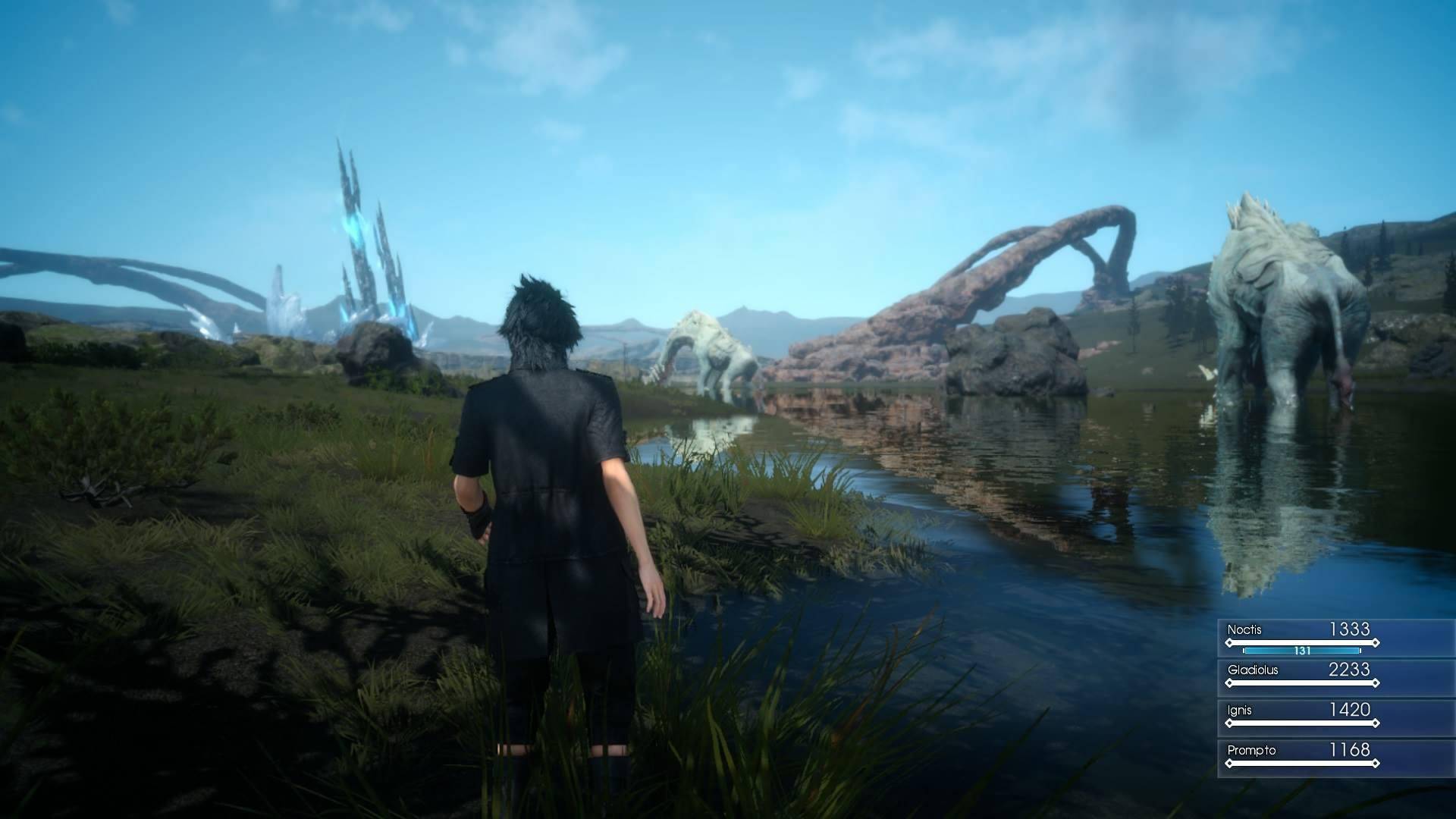This screenshot has width=1456, height=819.
Task: Pick Prompto from the party list
Action: pyautogui.click(x=1301, y=757)
